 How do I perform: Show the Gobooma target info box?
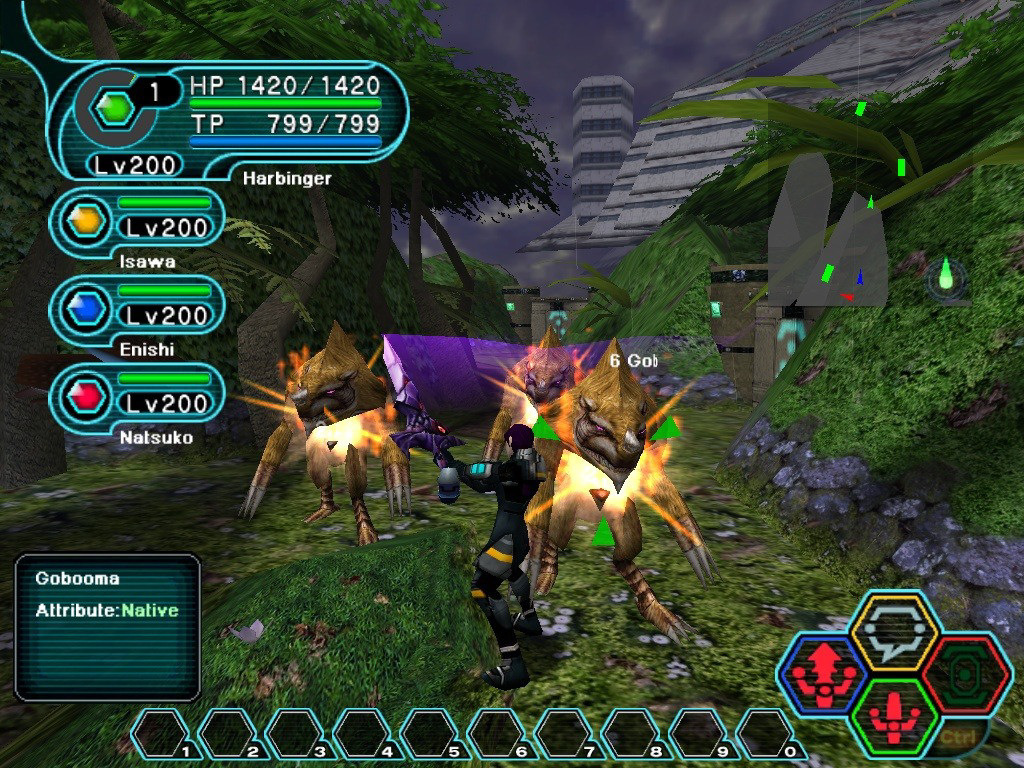(107, 627)
